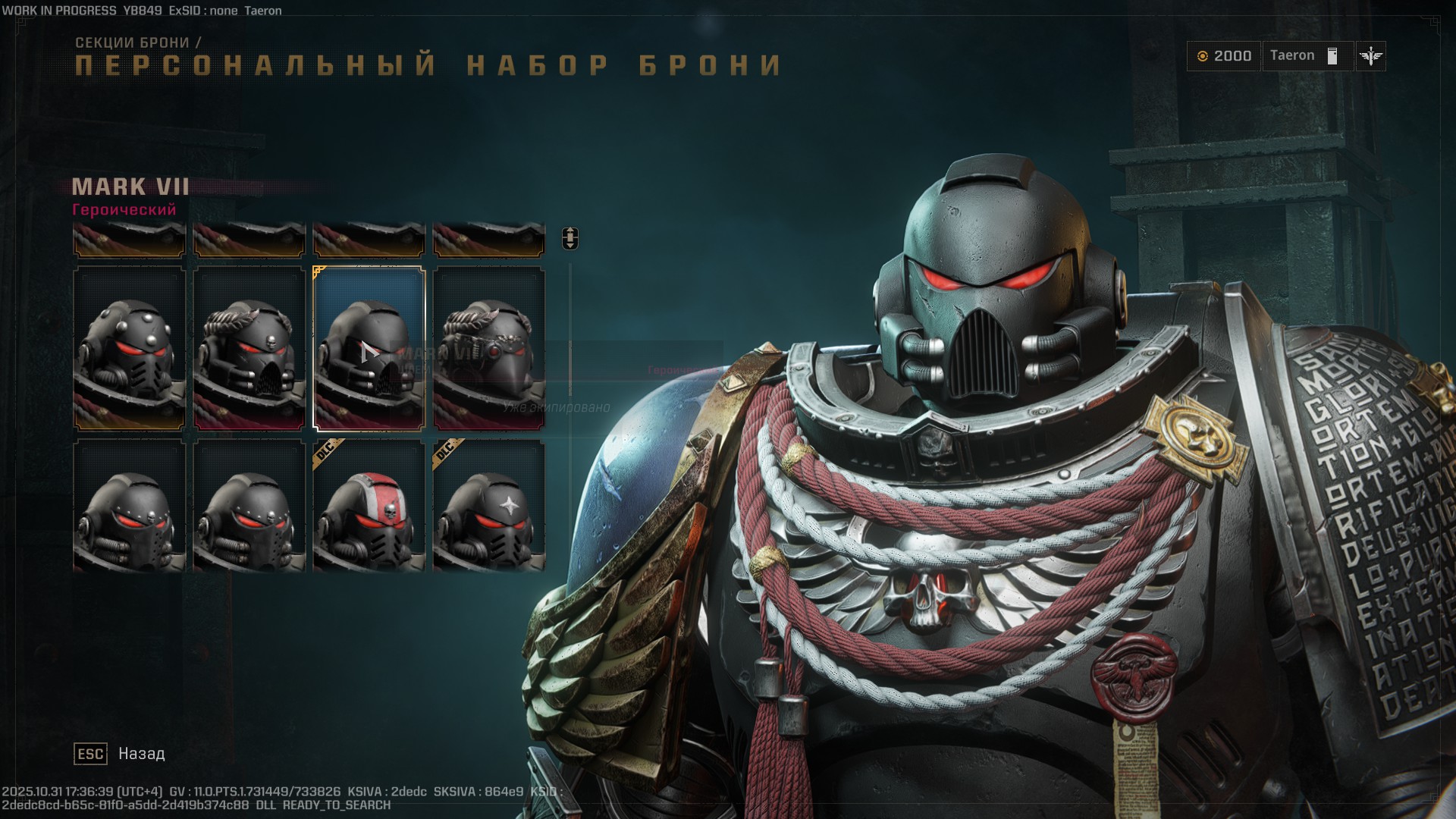Image resolution: width=1456 pixels, height=819 pixels.
Task: Click the Taeron server status icon
Action: click(x=1334, y=55)
